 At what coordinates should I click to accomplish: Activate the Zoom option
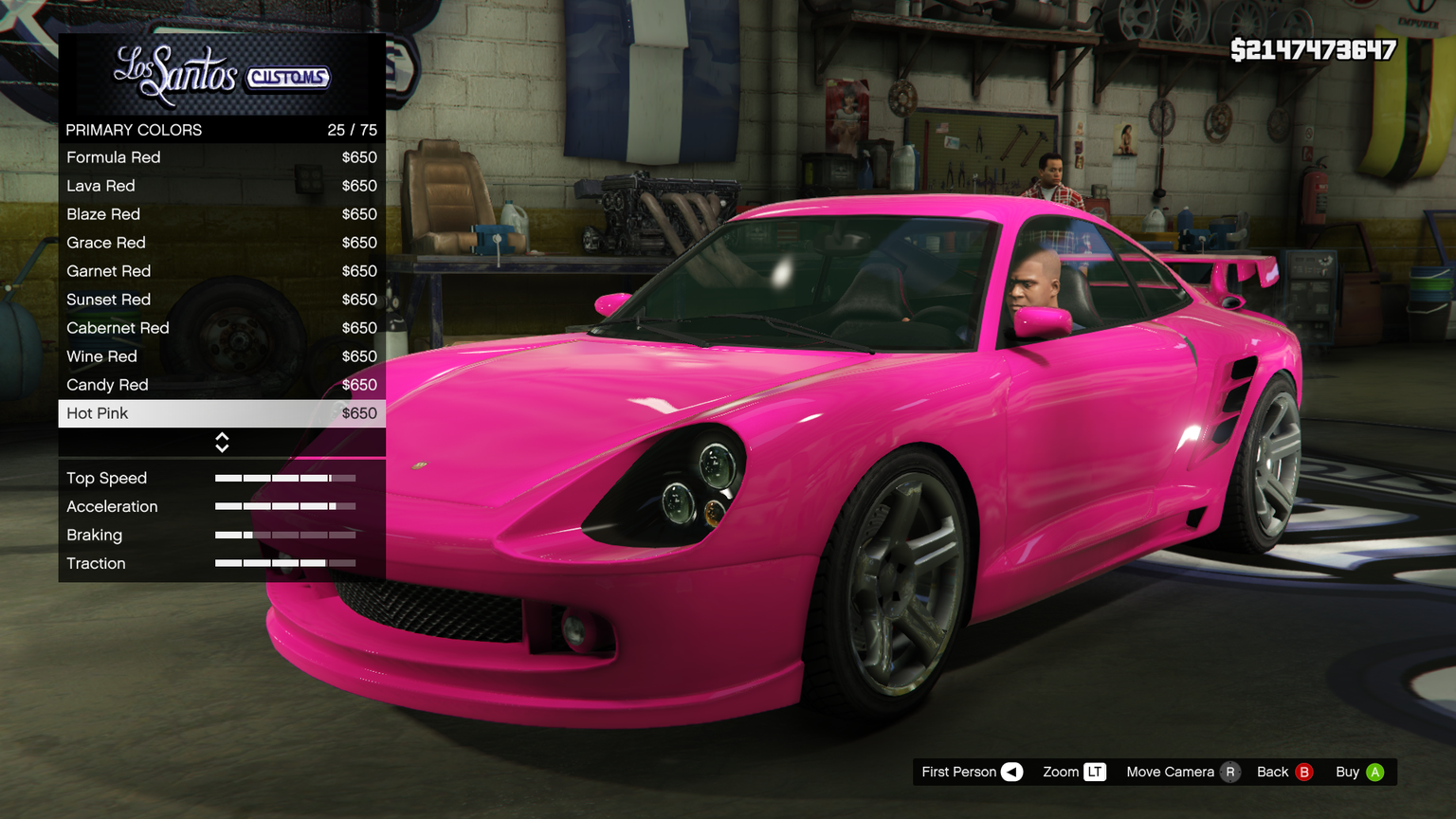point(1074,772)
